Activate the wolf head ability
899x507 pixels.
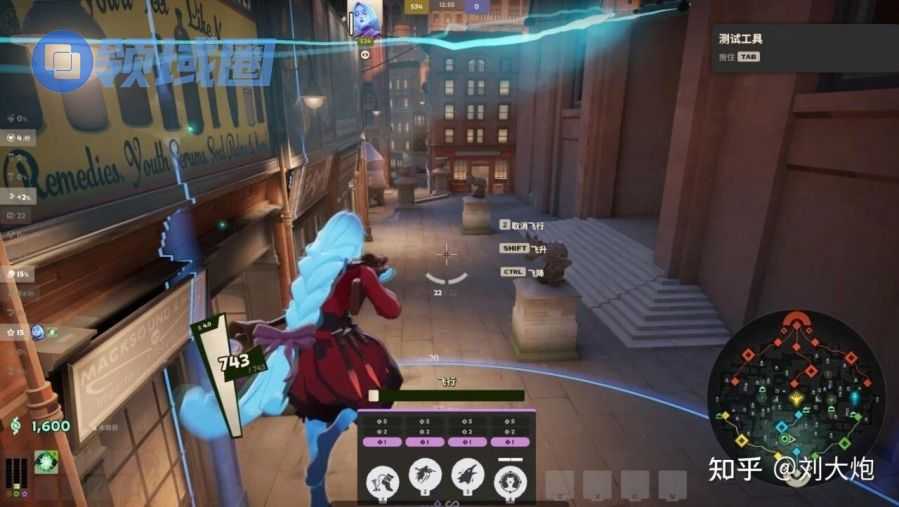pyautogui.click(x=467, y=475)
